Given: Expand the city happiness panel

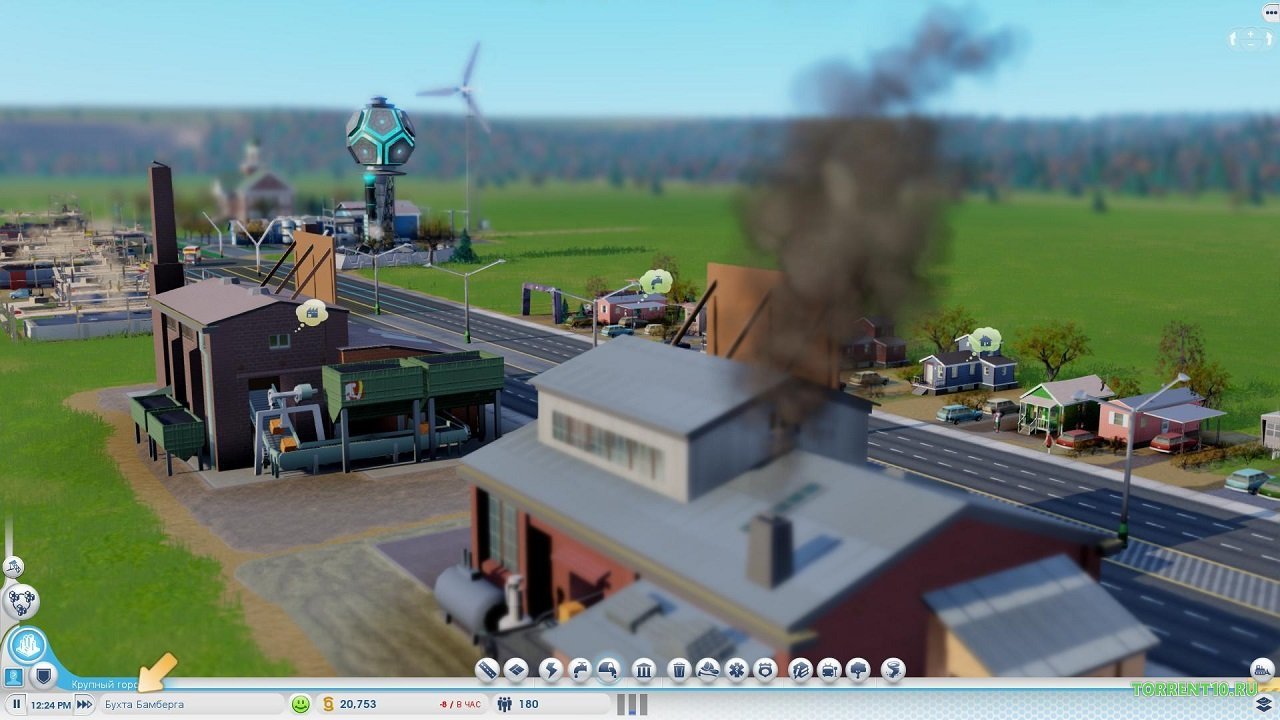Looking at the screenshot, I should coord(300,703).
